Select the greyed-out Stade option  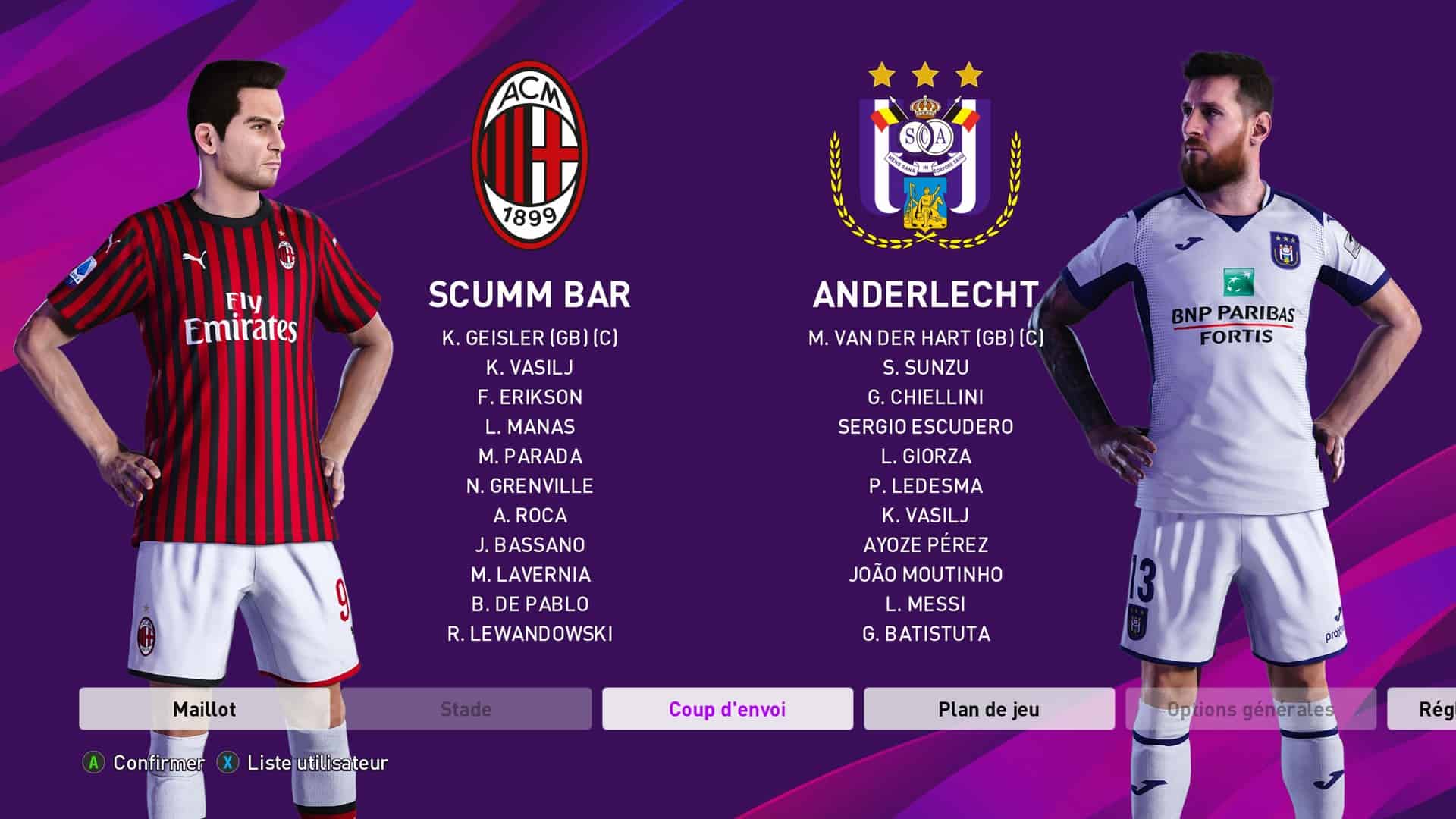click(466, 709)
